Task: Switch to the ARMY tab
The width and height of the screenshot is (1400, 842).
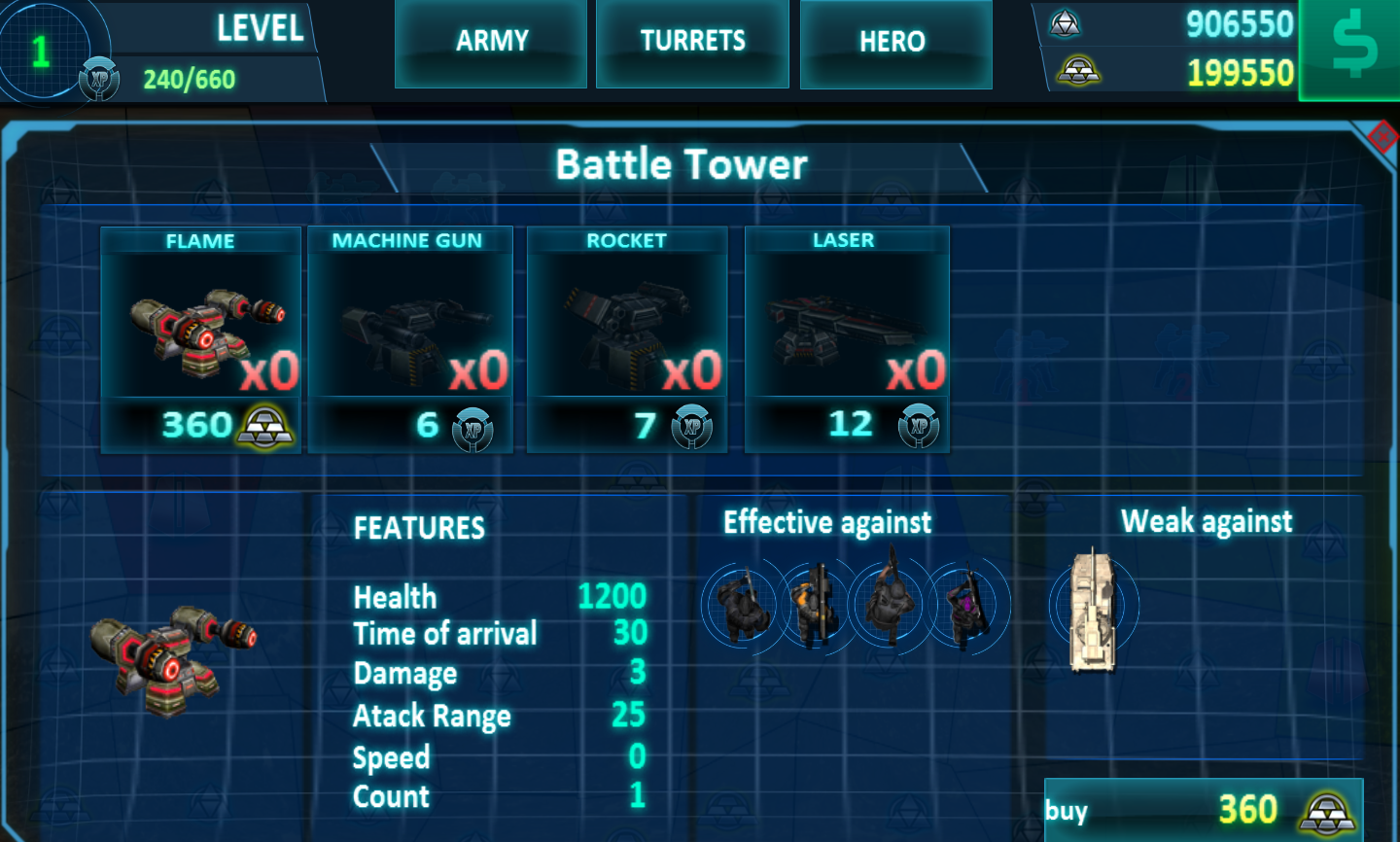Action: pyautogui.click(x=490, y=42)
